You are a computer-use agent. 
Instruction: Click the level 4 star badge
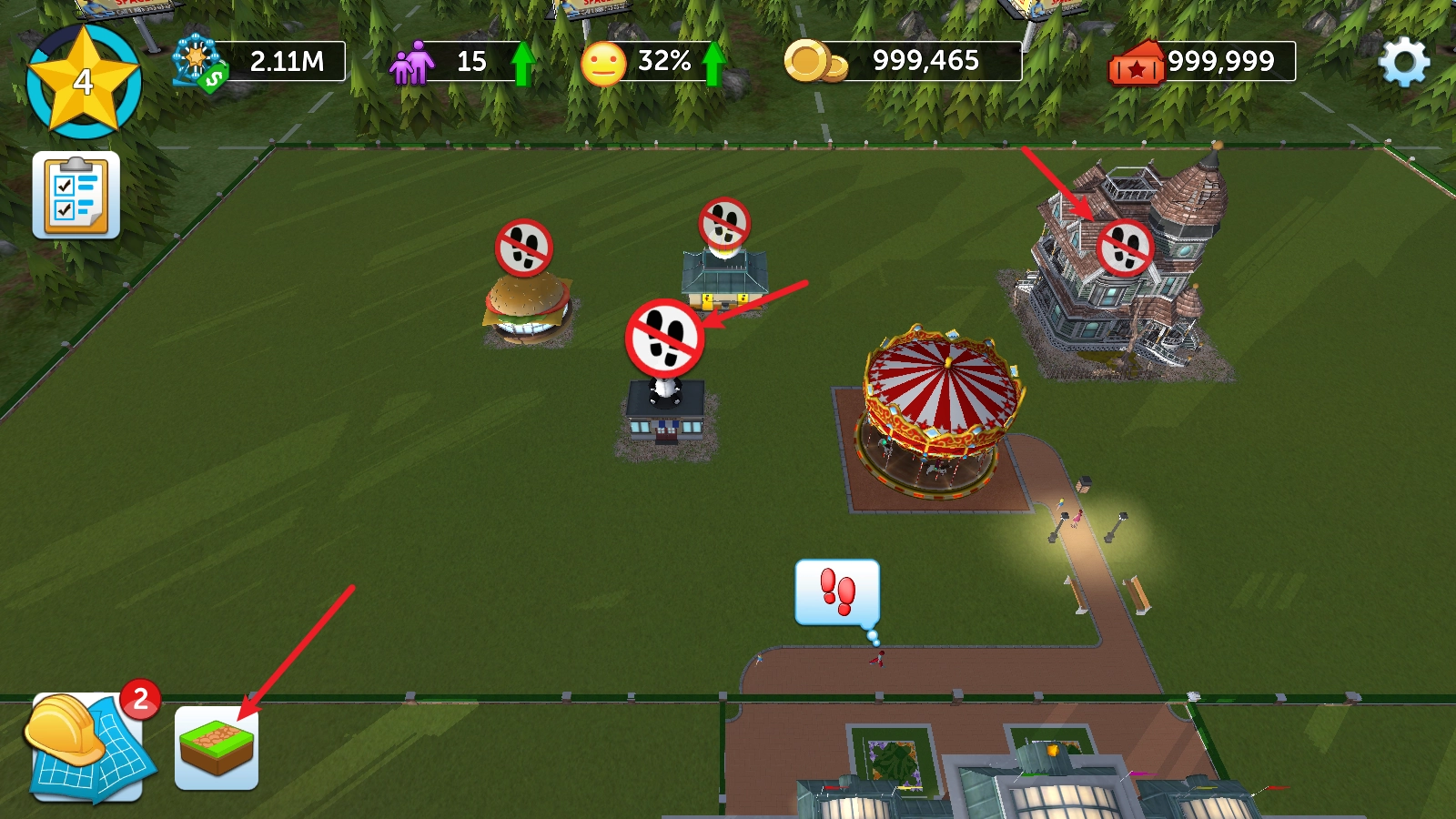(84, 82)
